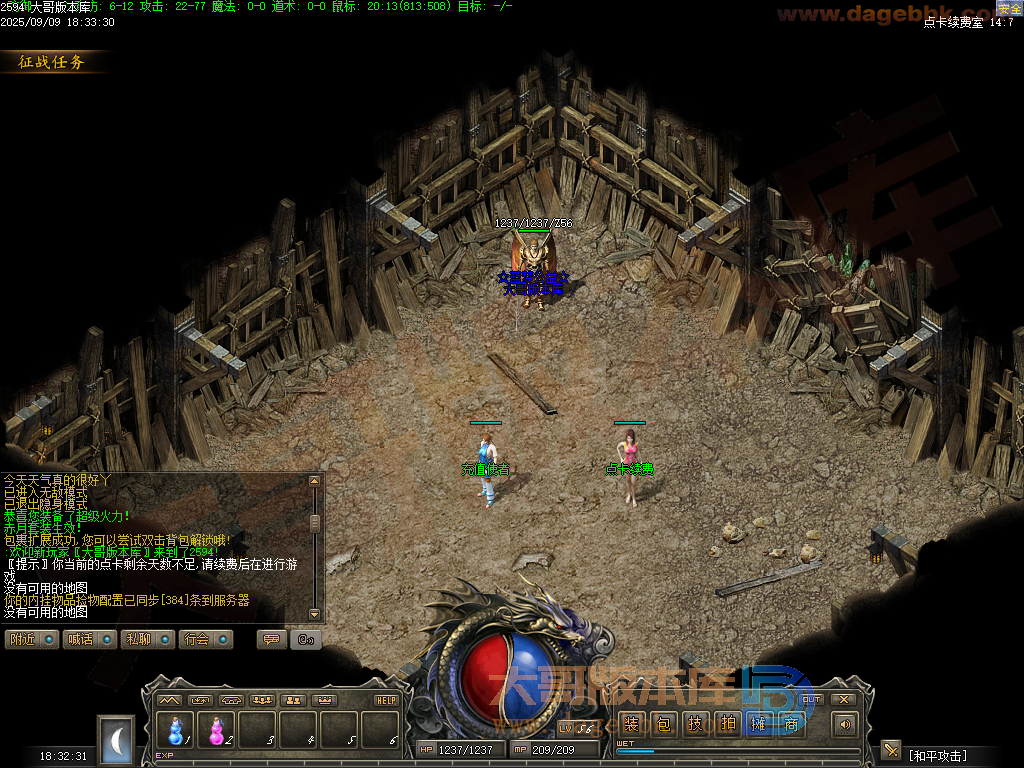Click the X exit button on the HUD

coord(844,699)
